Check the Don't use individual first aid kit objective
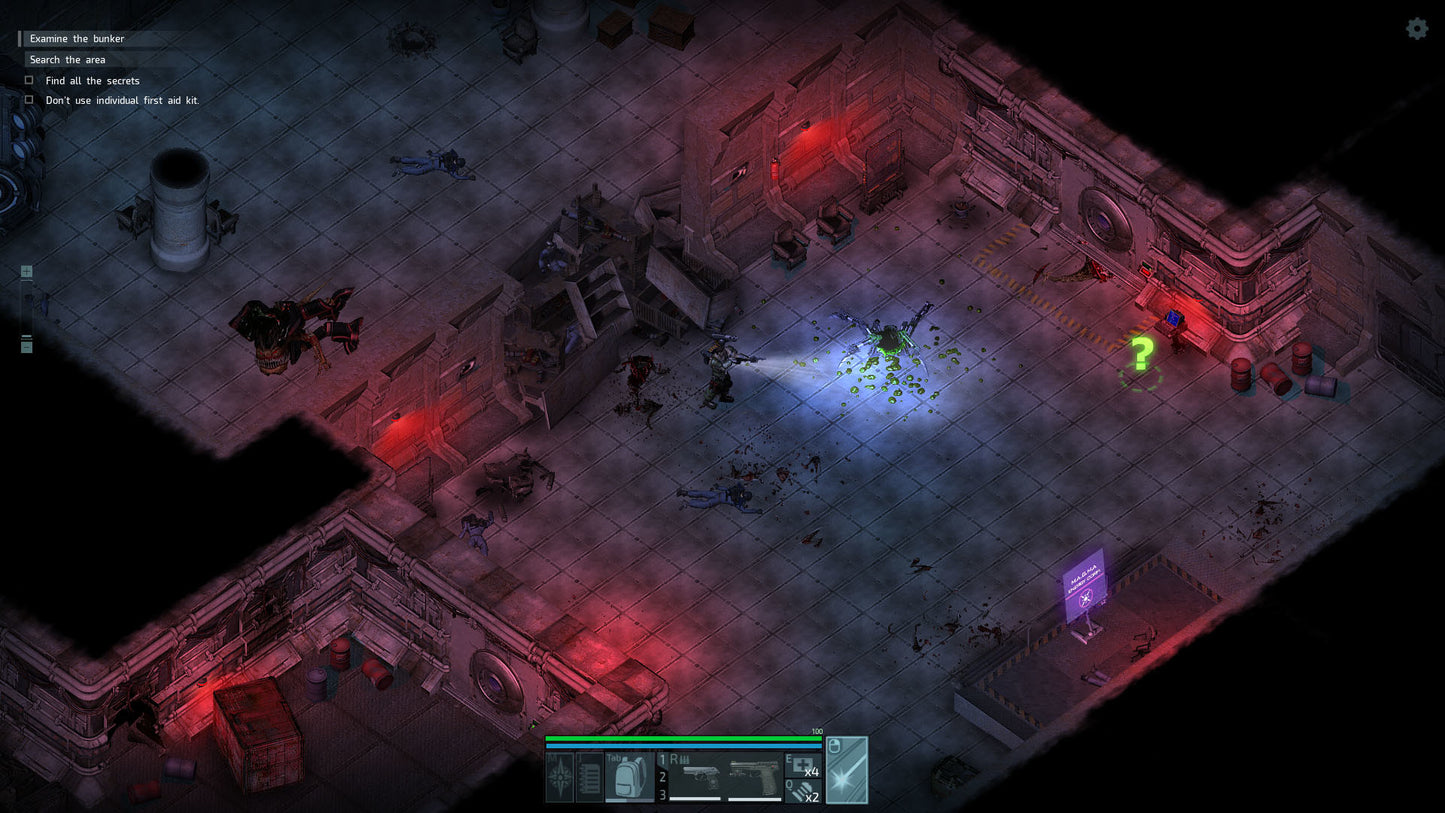The height and width of the screenshot is (813, 1445). (x=29, y=99)
